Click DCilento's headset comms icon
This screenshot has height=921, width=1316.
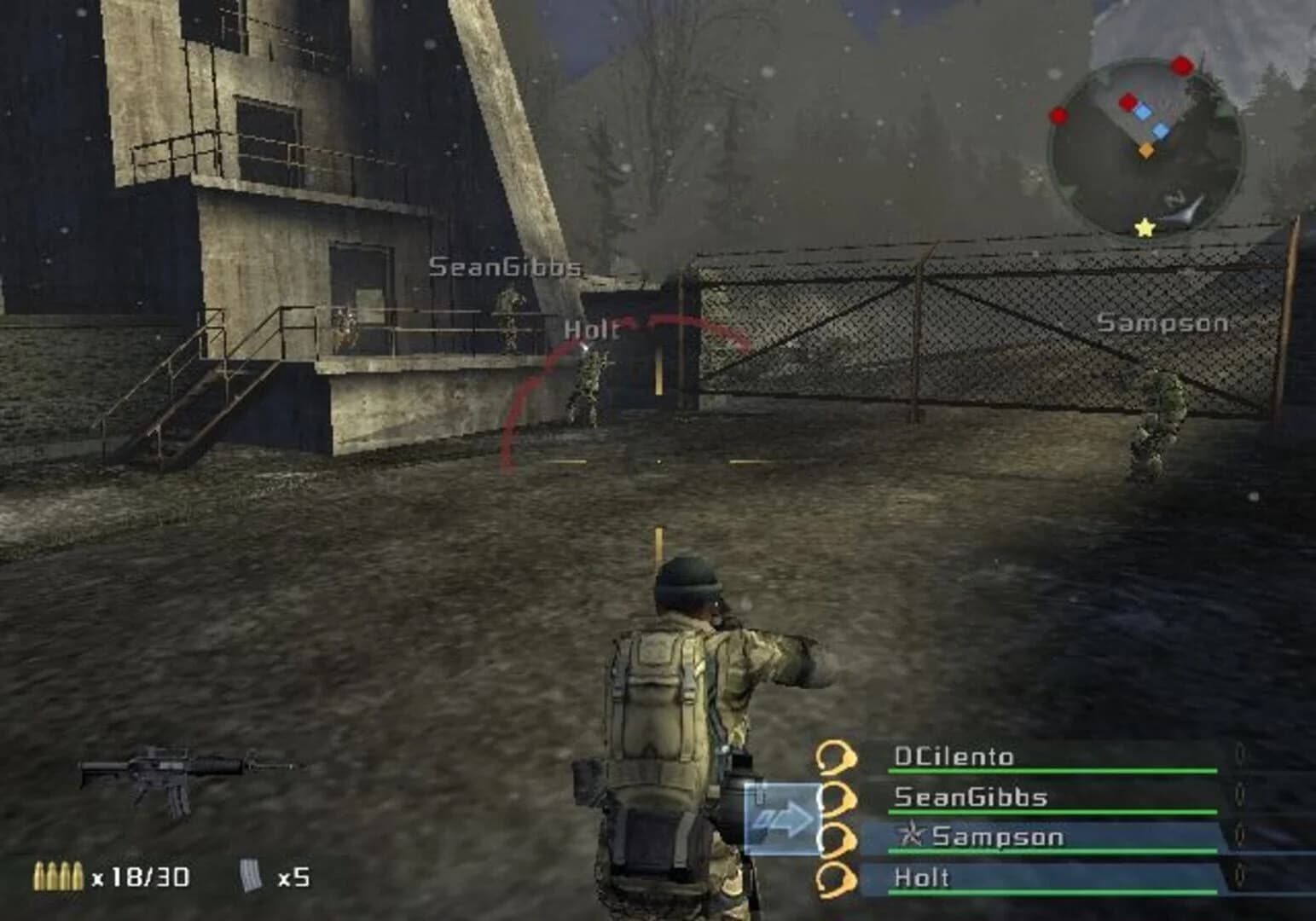(x=837, y=756)
